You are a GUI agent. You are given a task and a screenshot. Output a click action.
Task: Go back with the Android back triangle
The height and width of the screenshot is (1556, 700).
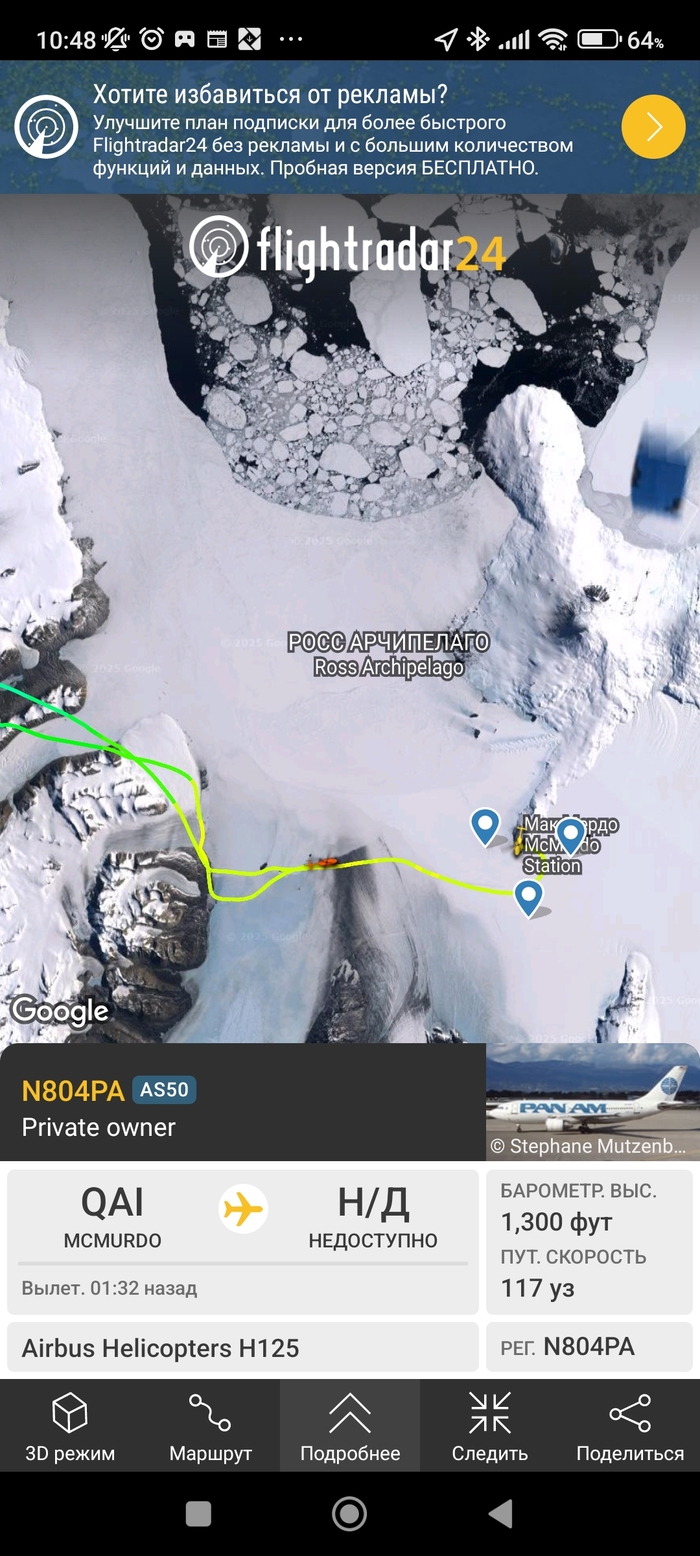tap(502, 1513)
